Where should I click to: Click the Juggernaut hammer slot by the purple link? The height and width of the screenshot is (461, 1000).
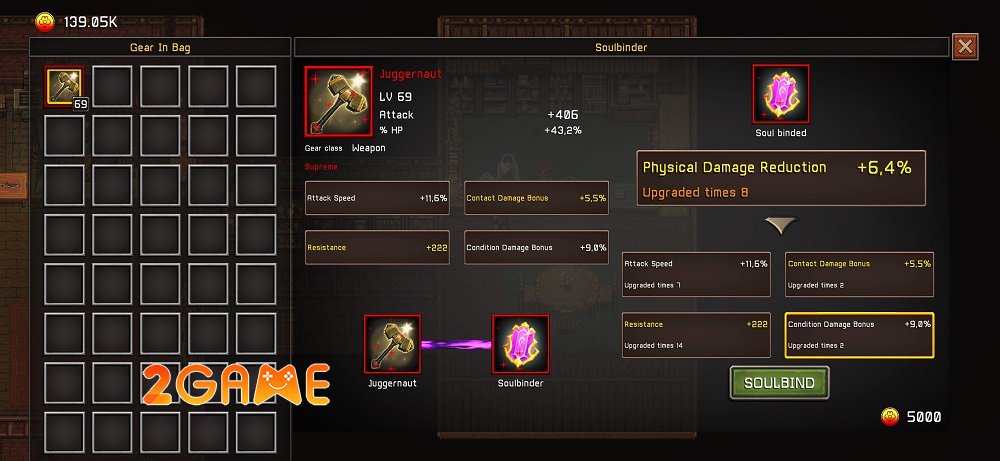(x=392, y=345)
